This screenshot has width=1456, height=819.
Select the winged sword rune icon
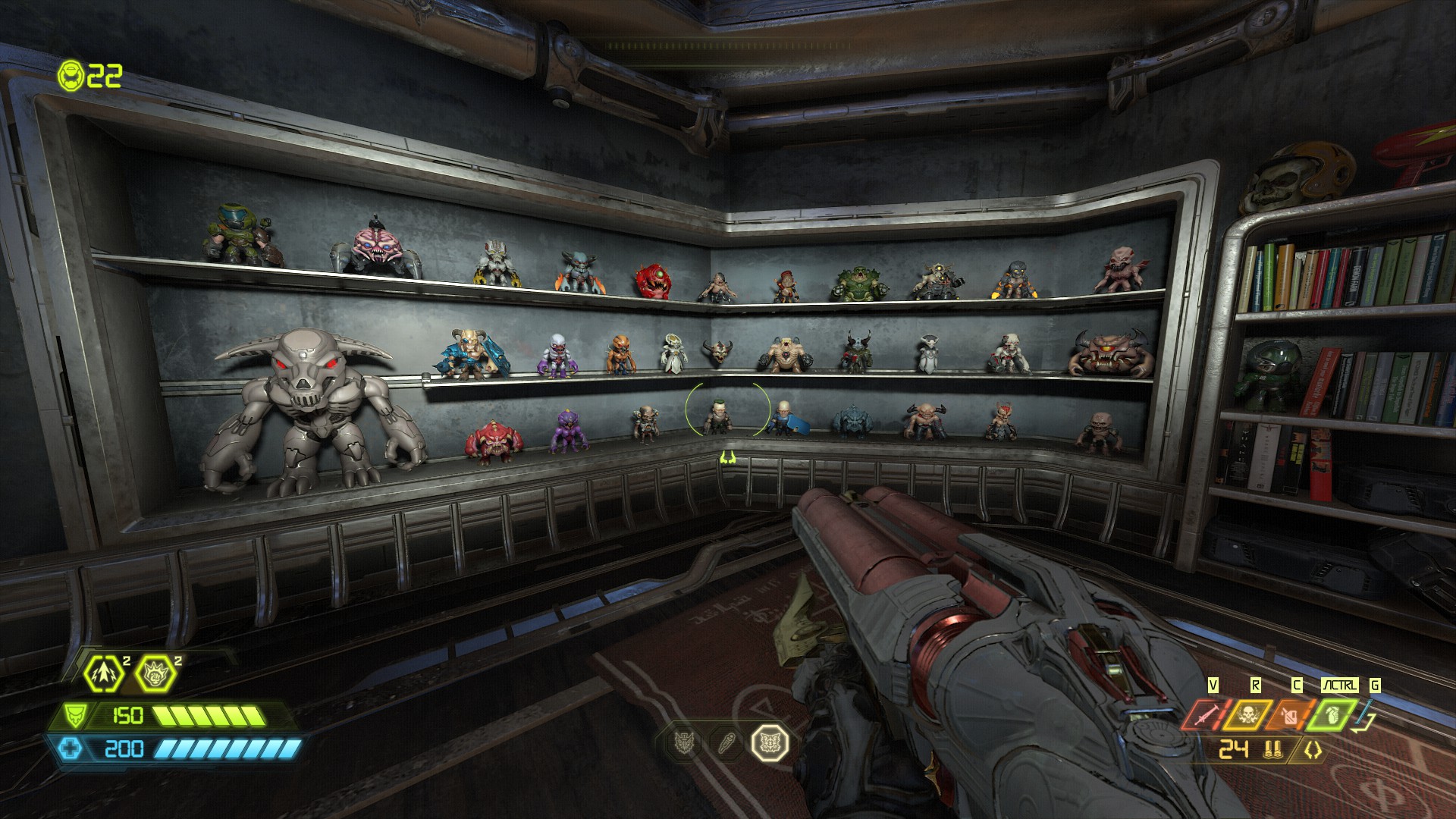click(x=684, y=742)
